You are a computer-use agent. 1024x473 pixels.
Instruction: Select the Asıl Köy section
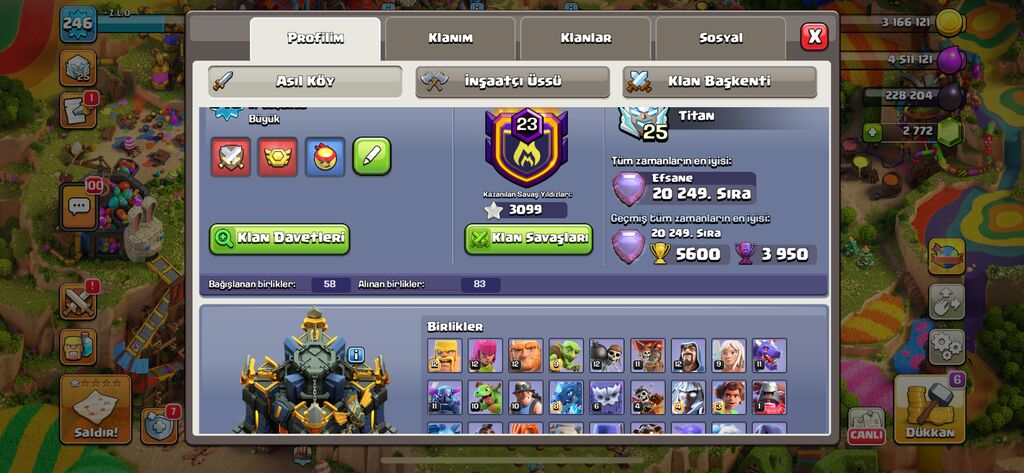(x=305, y=81)
